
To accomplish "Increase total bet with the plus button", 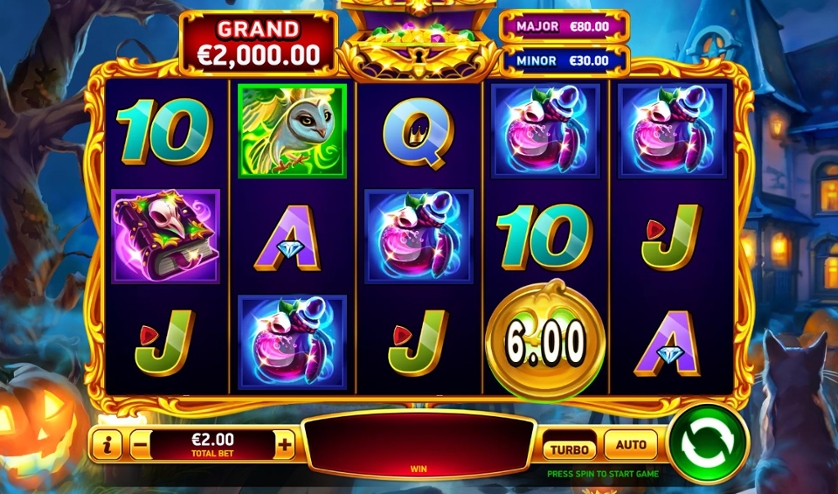I will pyautogui.click(x=285, y=444).
